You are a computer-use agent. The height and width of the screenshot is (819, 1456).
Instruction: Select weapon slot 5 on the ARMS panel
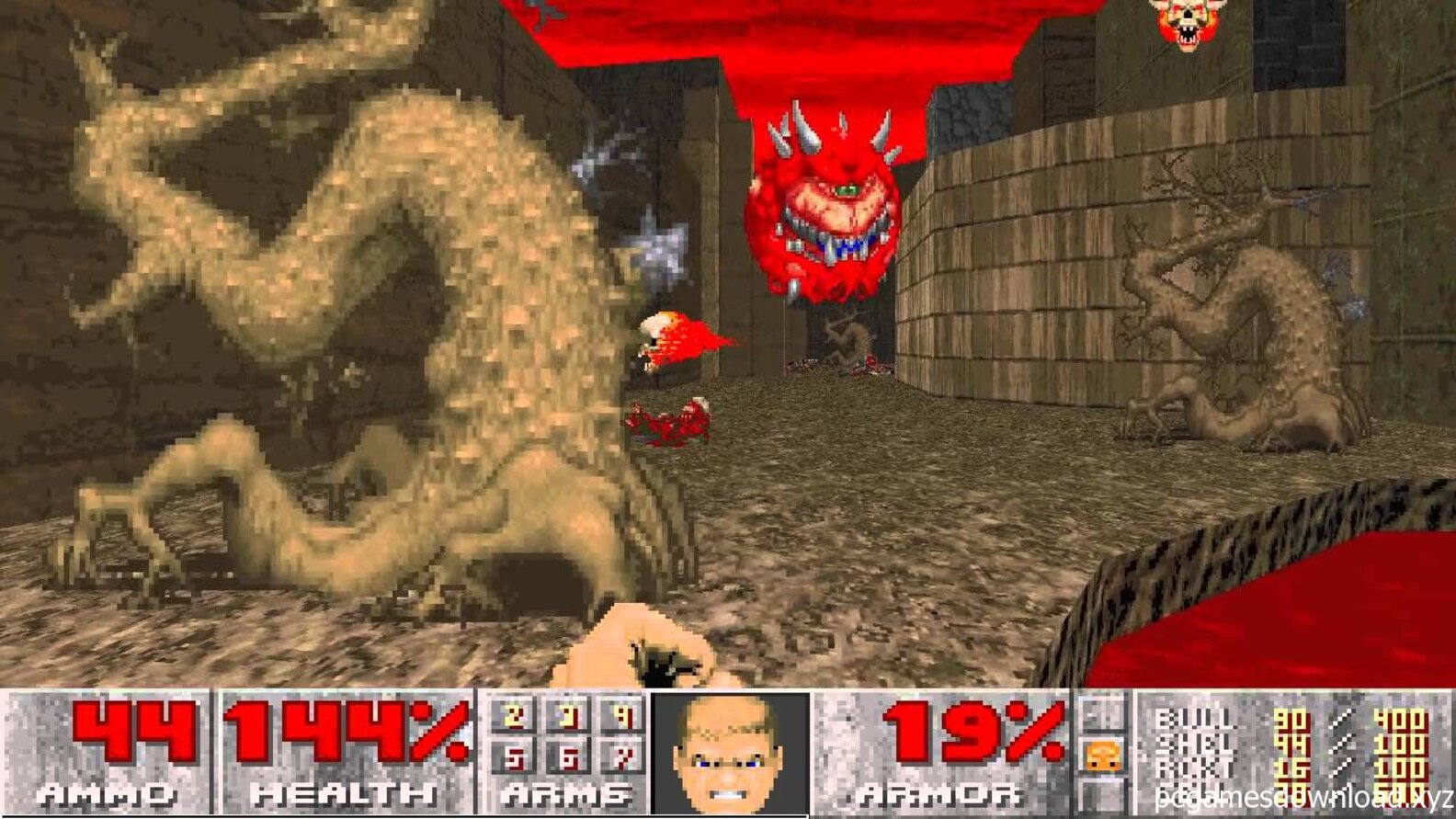515,757
